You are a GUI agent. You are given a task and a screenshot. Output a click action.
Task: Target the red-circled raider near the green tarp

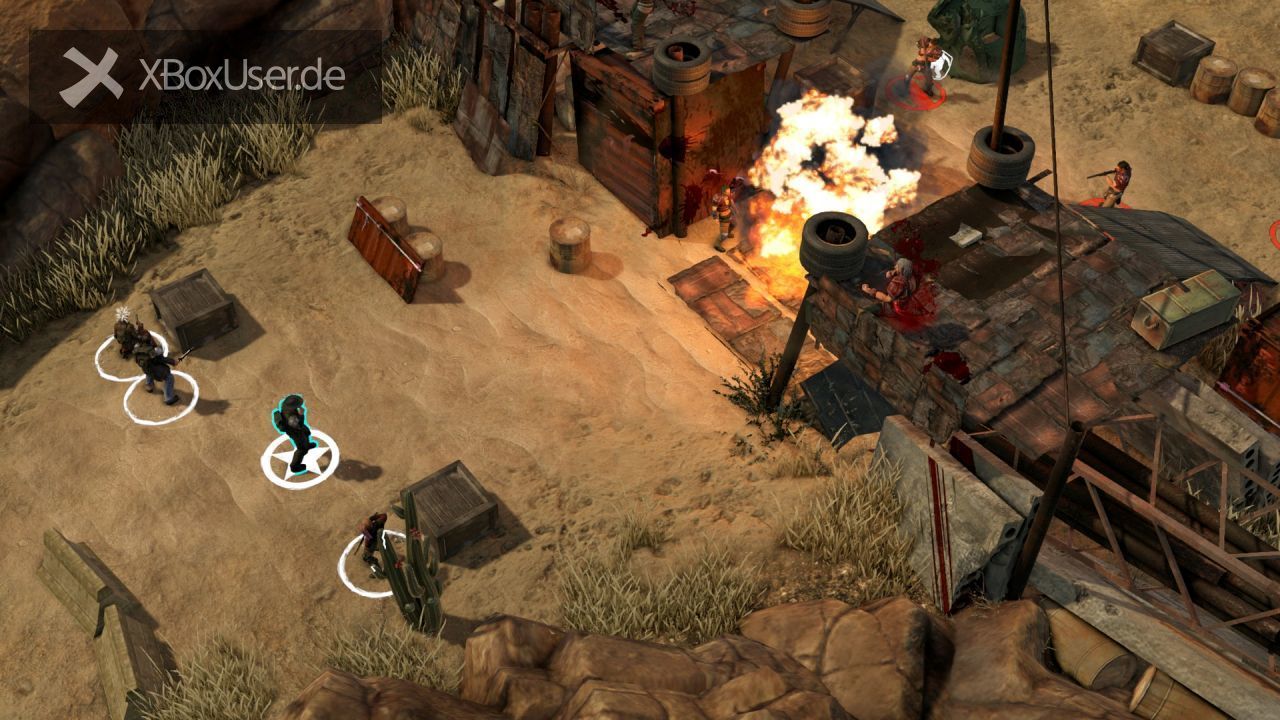point(923,66)
